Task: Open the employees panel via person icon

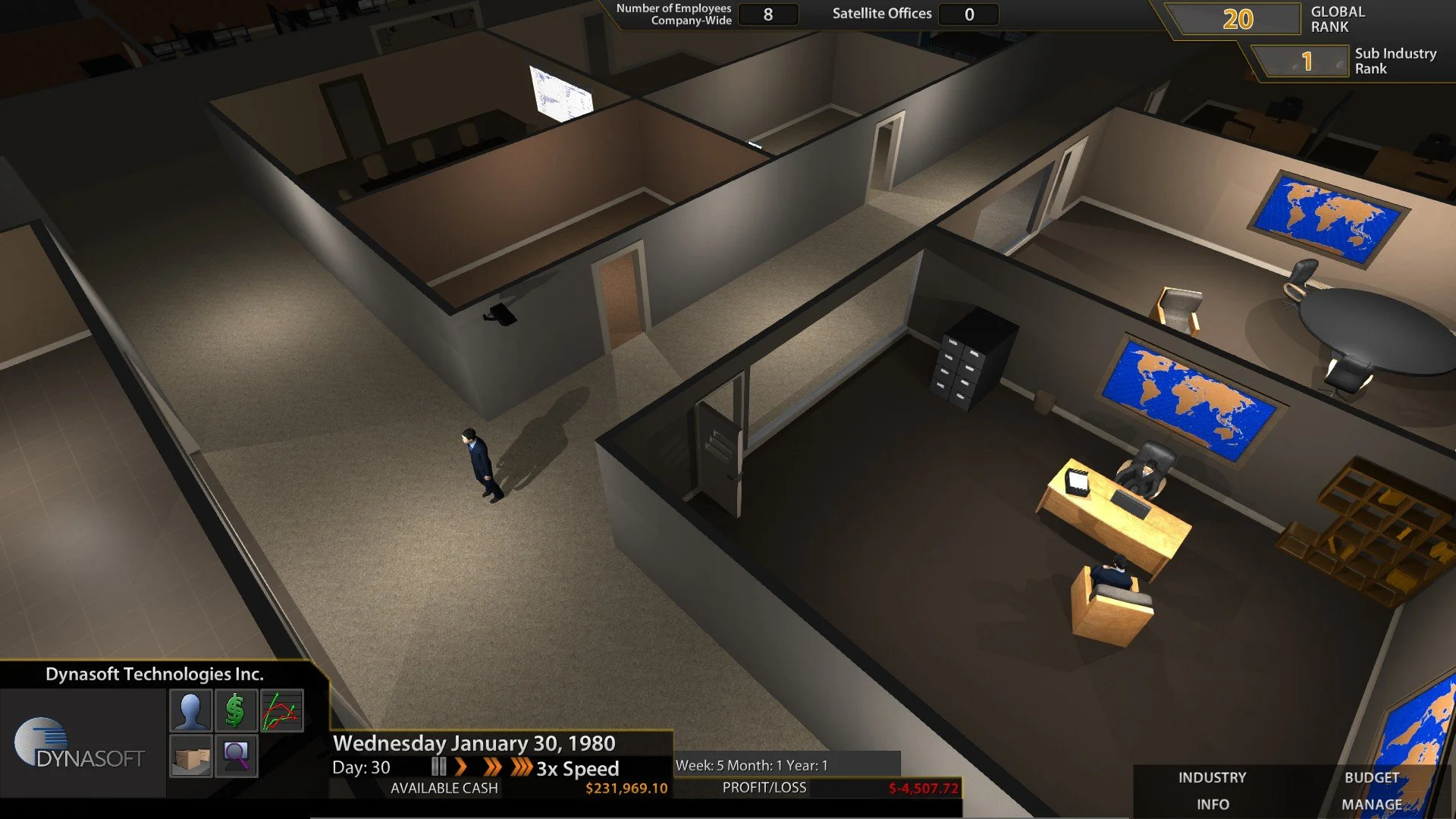Action: pos(190,711)
